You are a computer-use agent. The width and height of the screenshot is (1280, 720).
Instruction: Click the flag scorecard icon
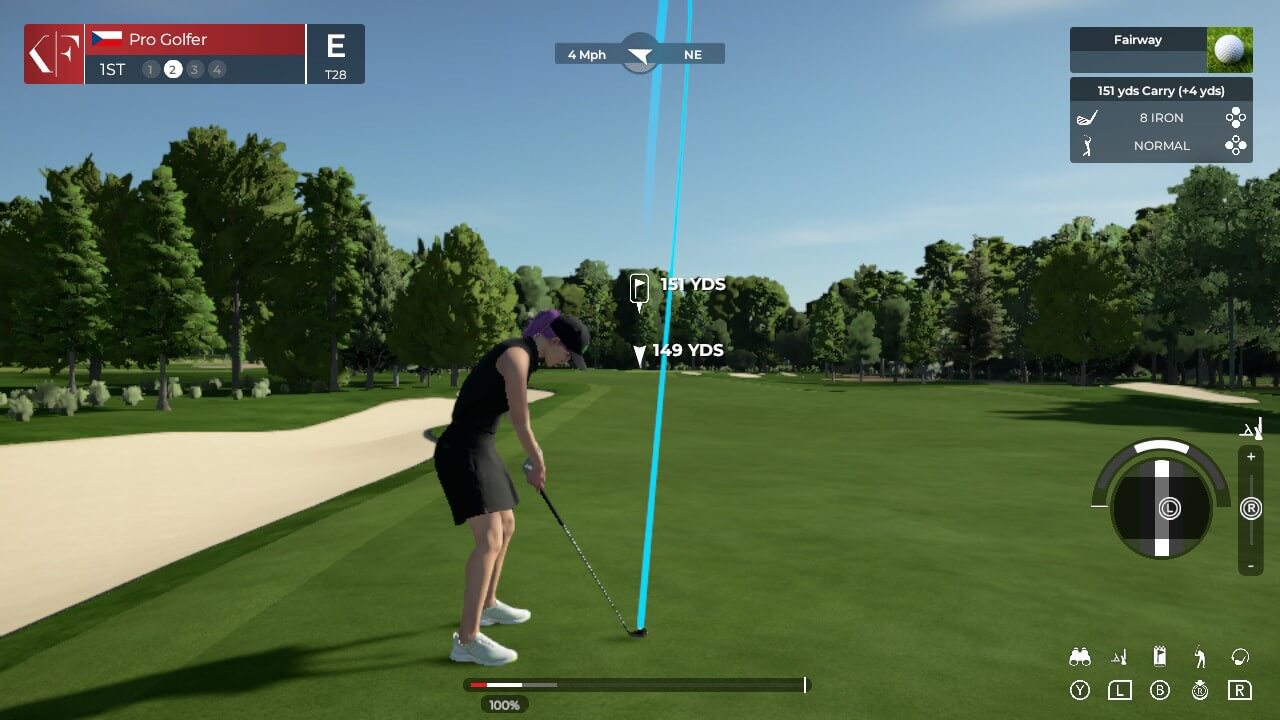click(1160, 657)
